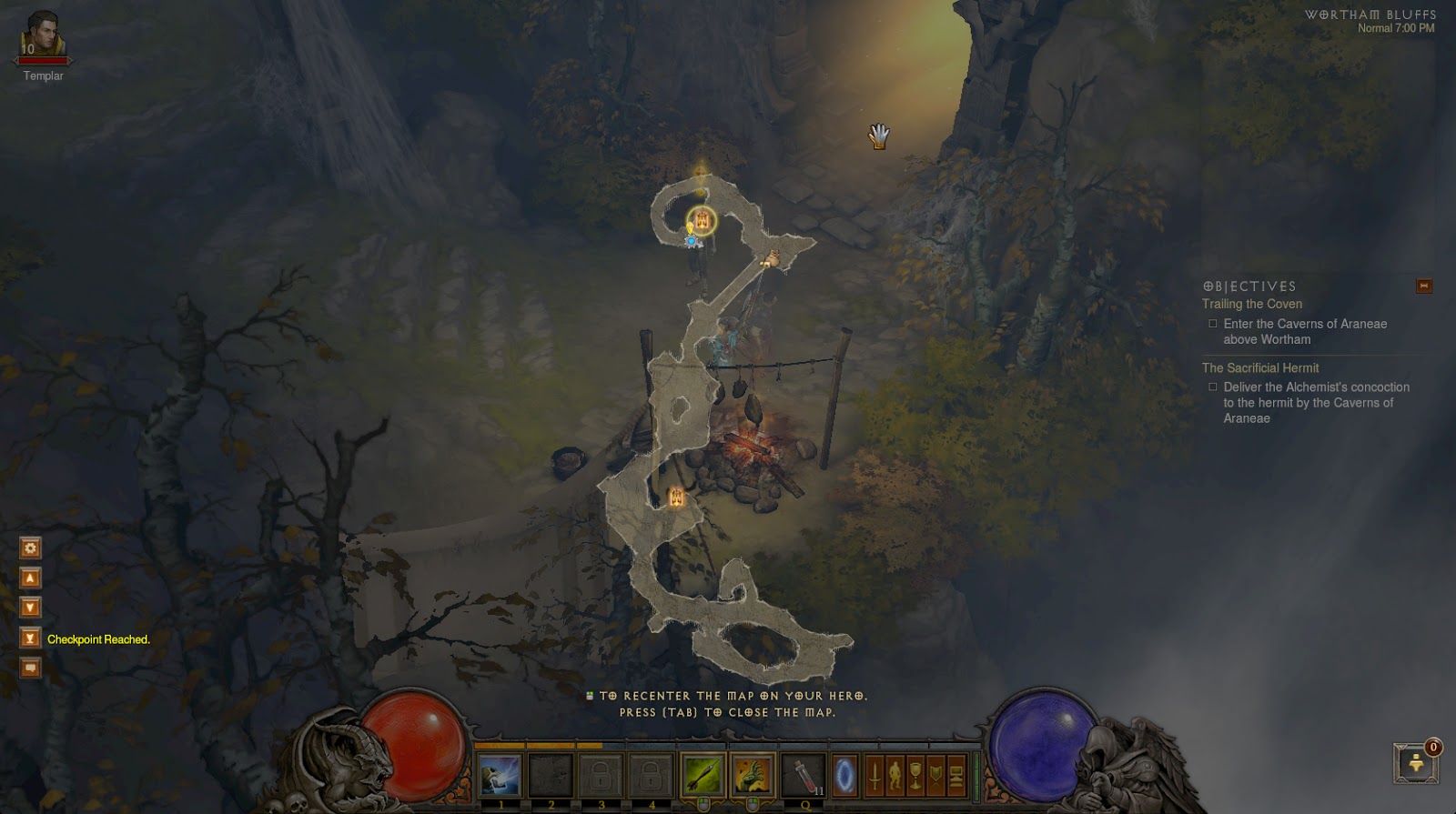Select the Trailing the Coven quest
Screen dimensions: 1456x814
(1251, 304)
